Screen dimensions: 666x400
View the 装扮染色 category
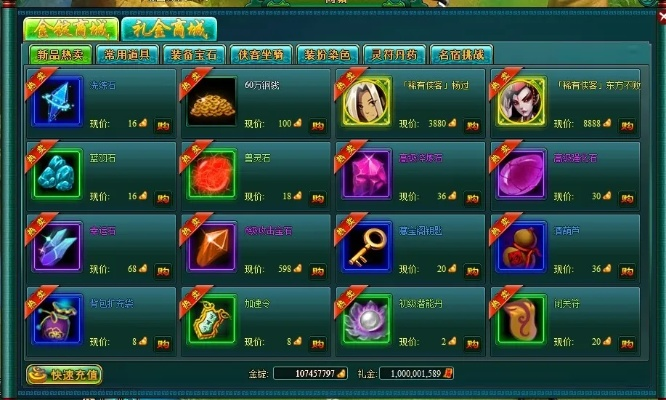[x=327, y=55]
